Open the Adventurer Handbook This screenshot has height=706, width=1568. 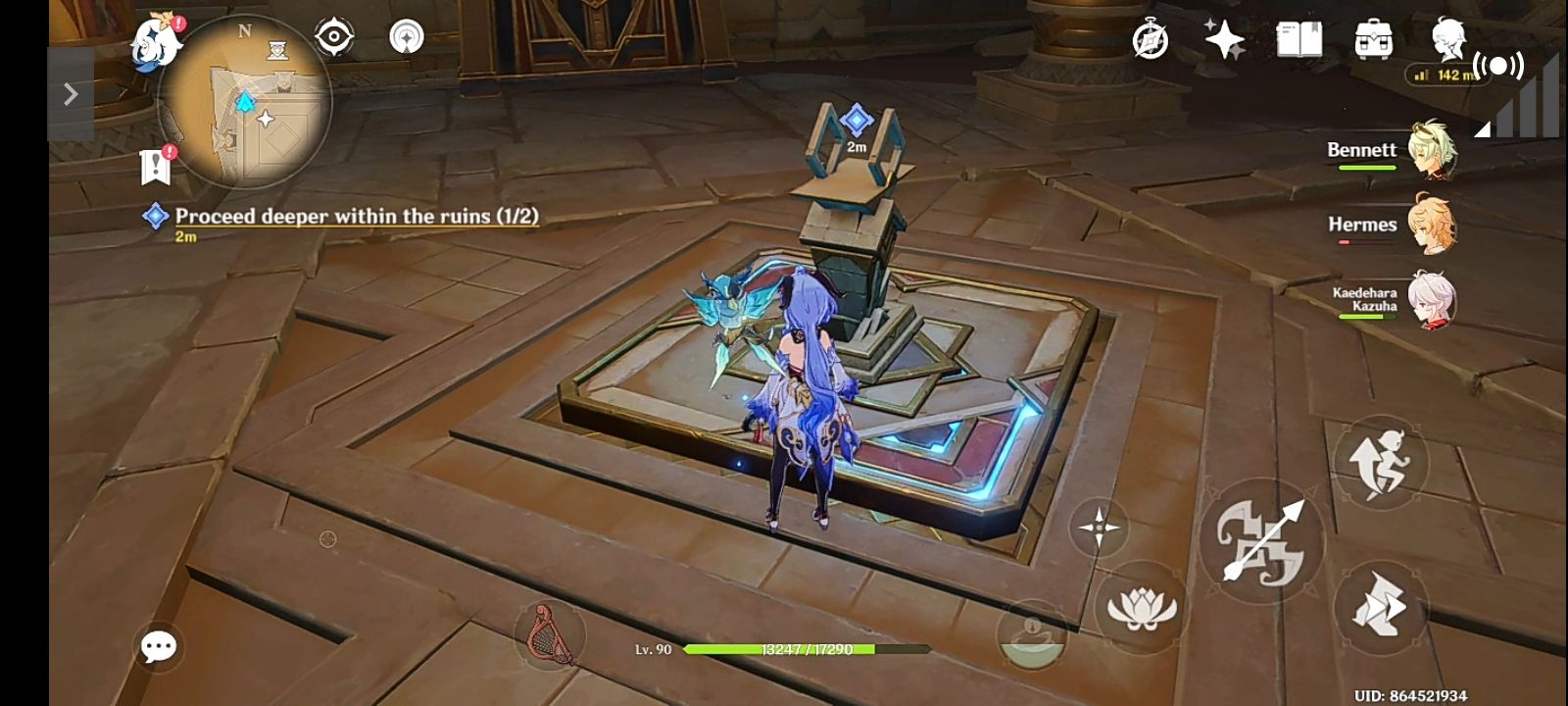[x=1300, y=41]
